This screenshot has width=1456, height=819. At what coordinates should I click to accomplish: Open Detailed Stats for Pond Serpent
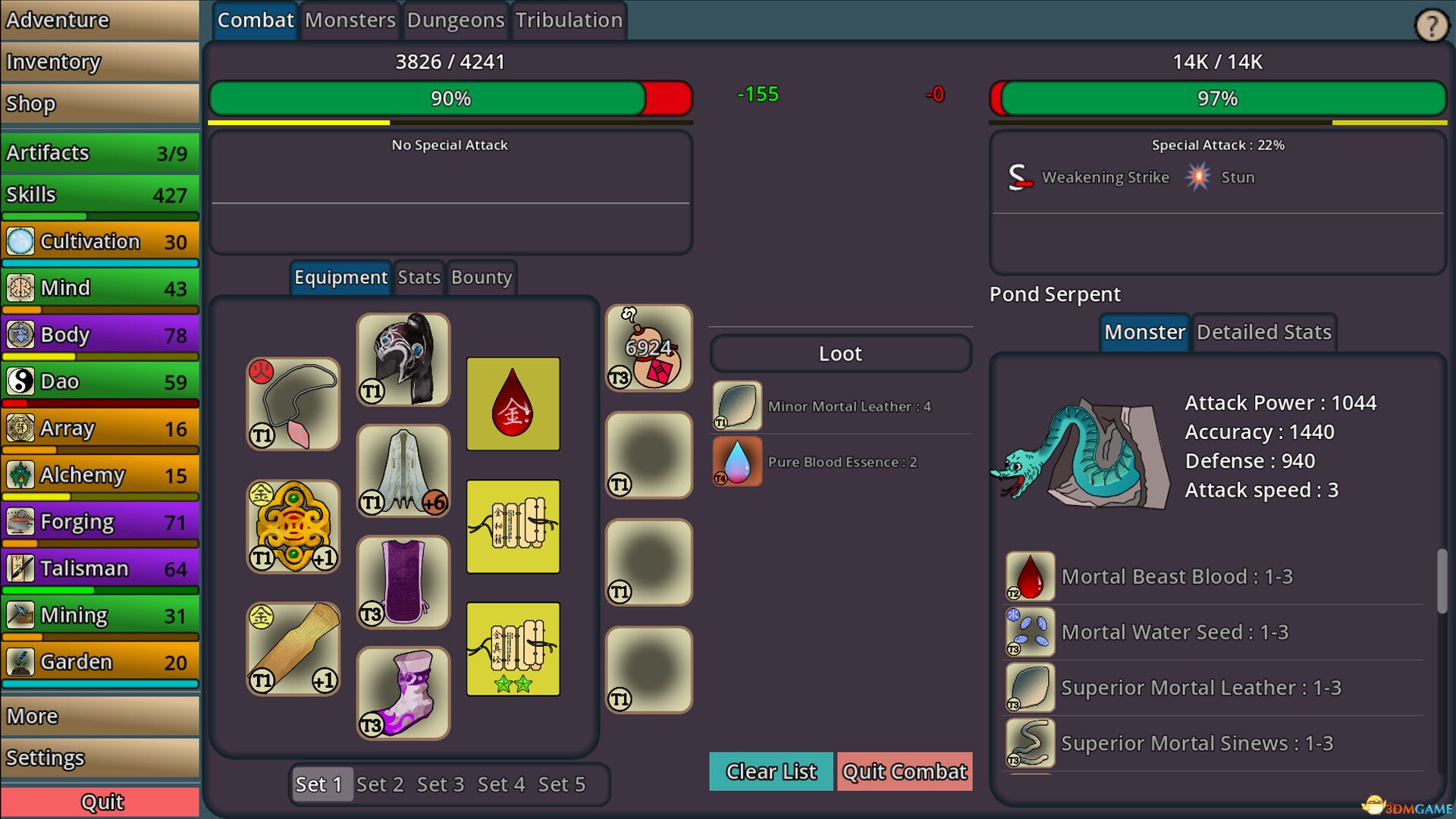pyautogui.click(x=1263, y=331)
